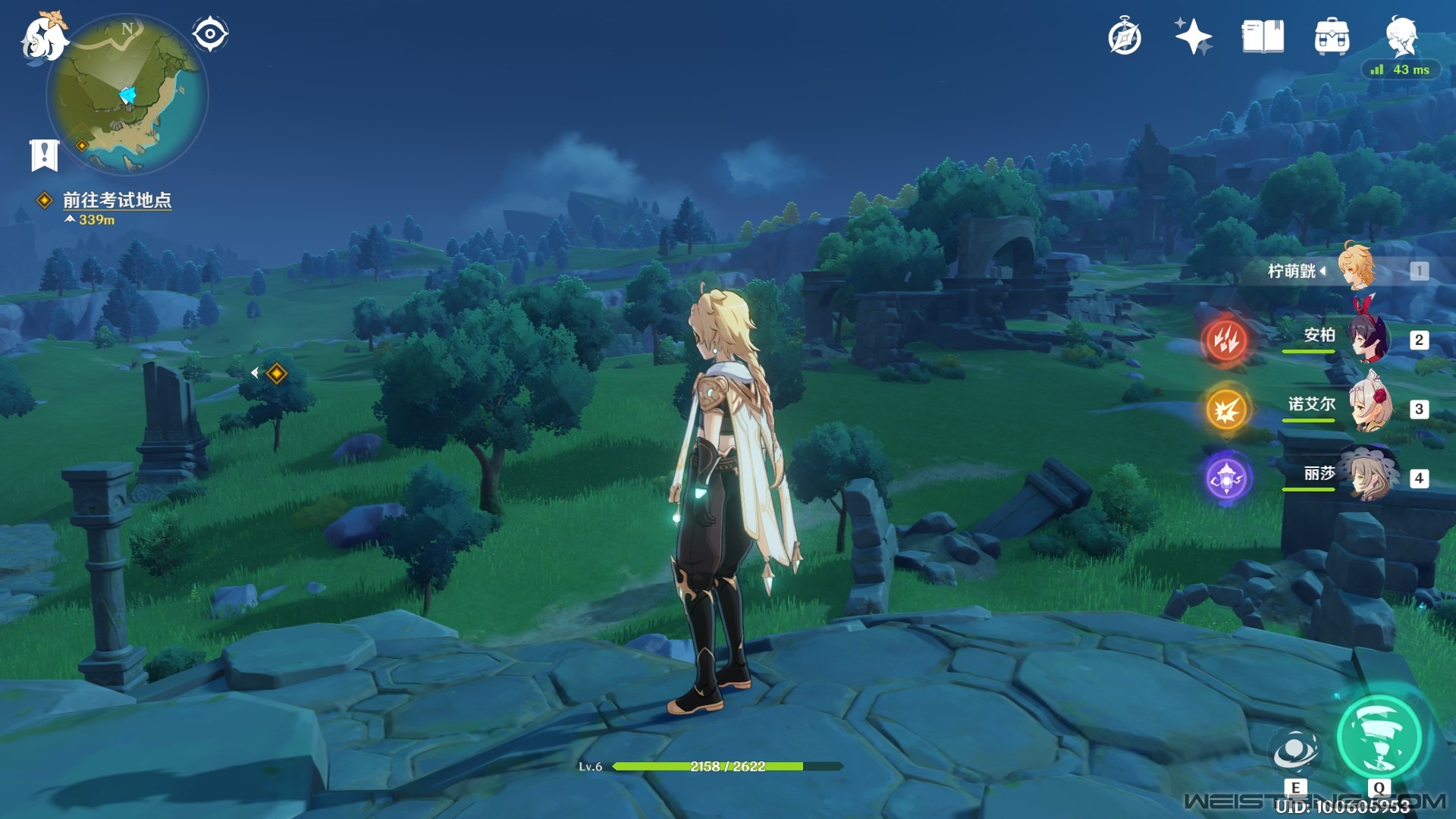Toggle elemental sight eye icon

210,34
